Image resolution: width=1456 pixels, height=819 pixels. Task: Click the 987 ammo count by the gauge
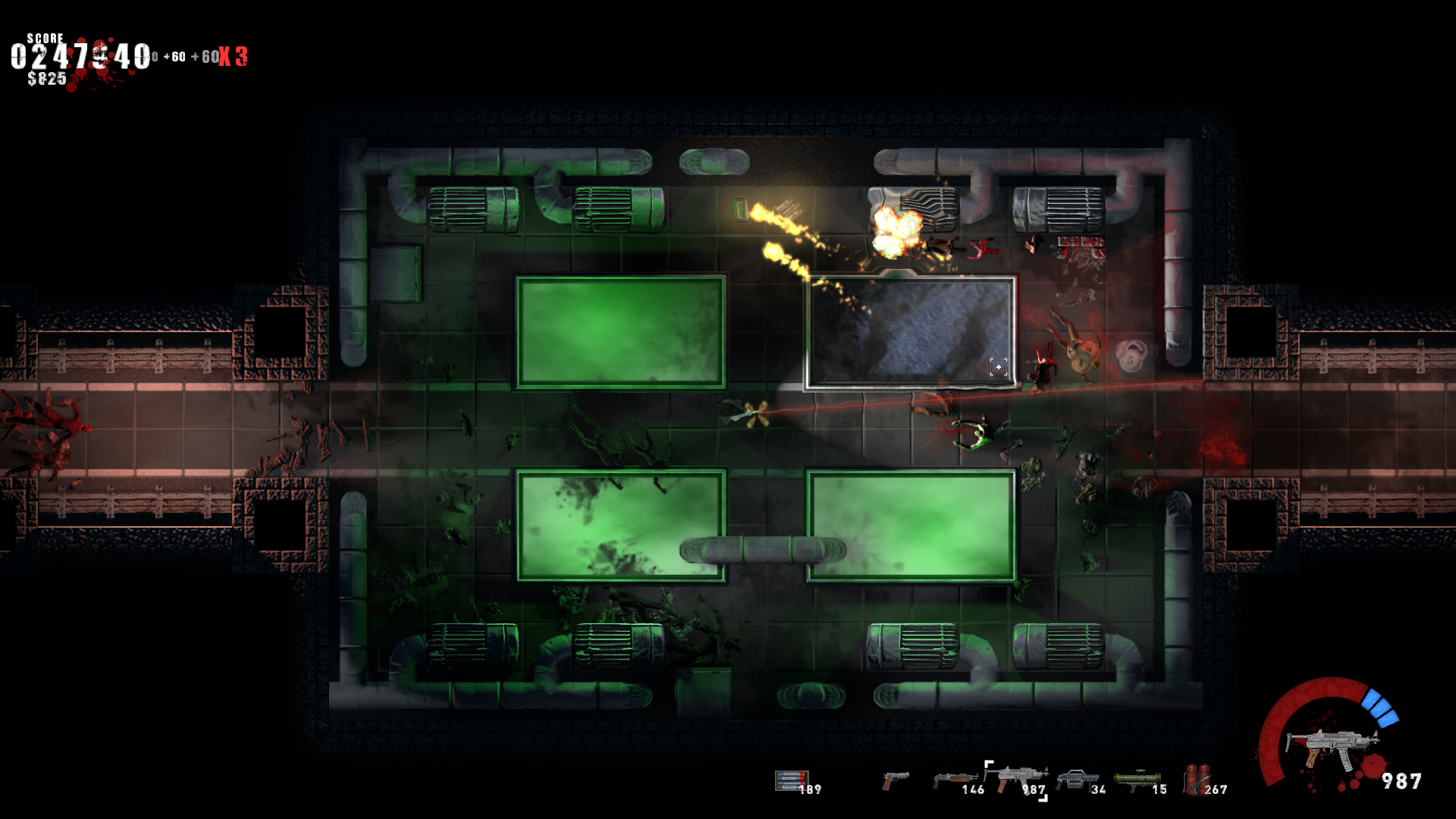(x=1401, y=777)
